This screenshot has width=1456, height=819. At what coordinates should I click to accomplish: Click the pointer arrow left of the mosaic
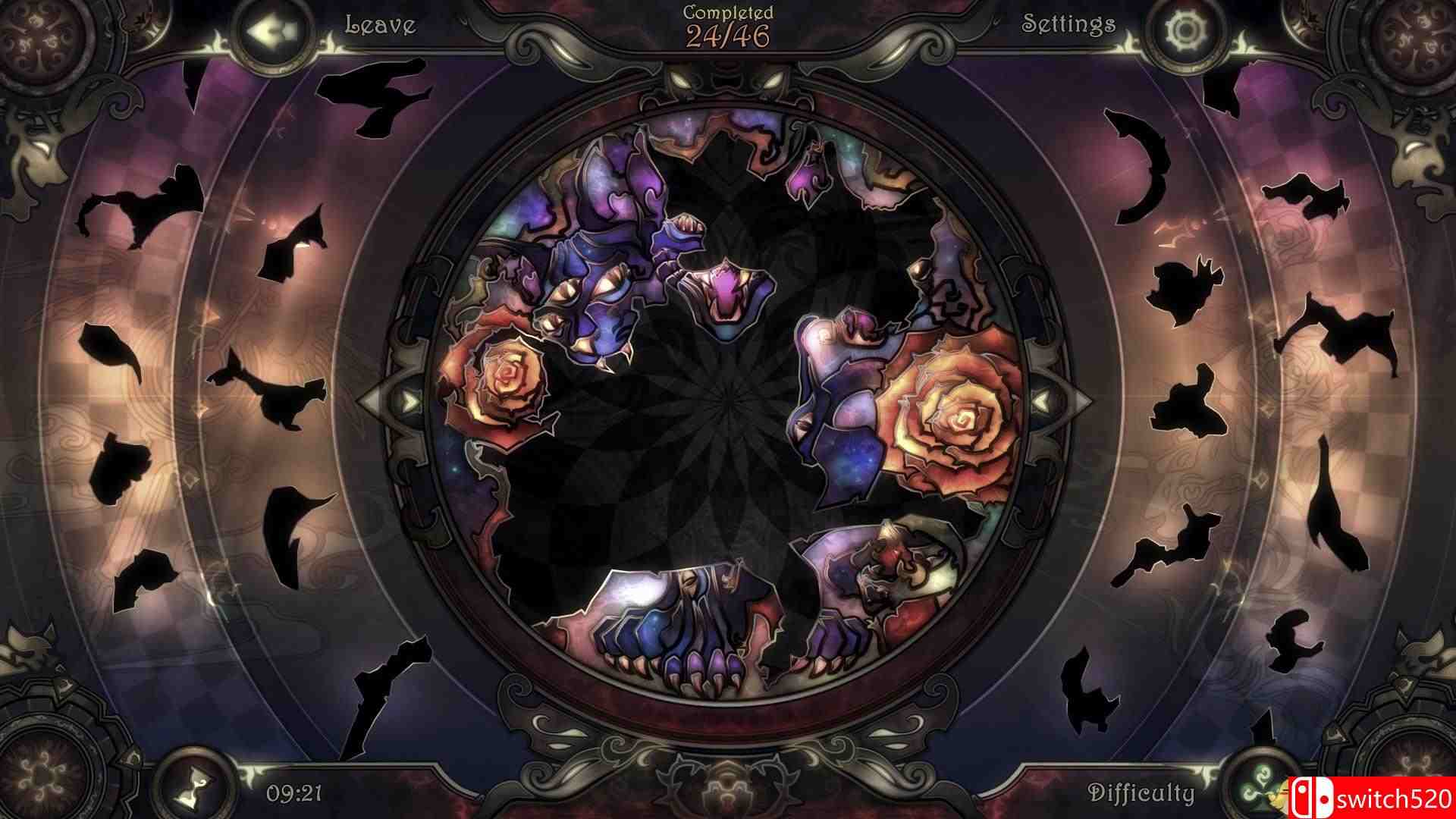[371, 400]
